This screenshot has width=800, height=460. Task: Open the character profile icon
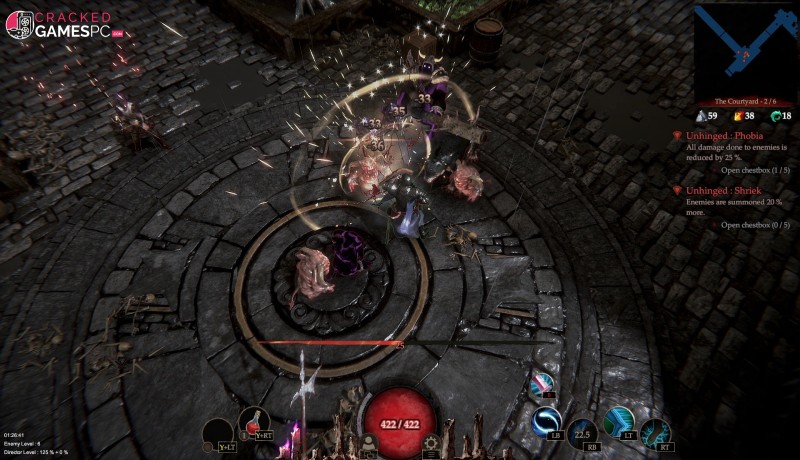pyautogui.click(x=368, y=442)
